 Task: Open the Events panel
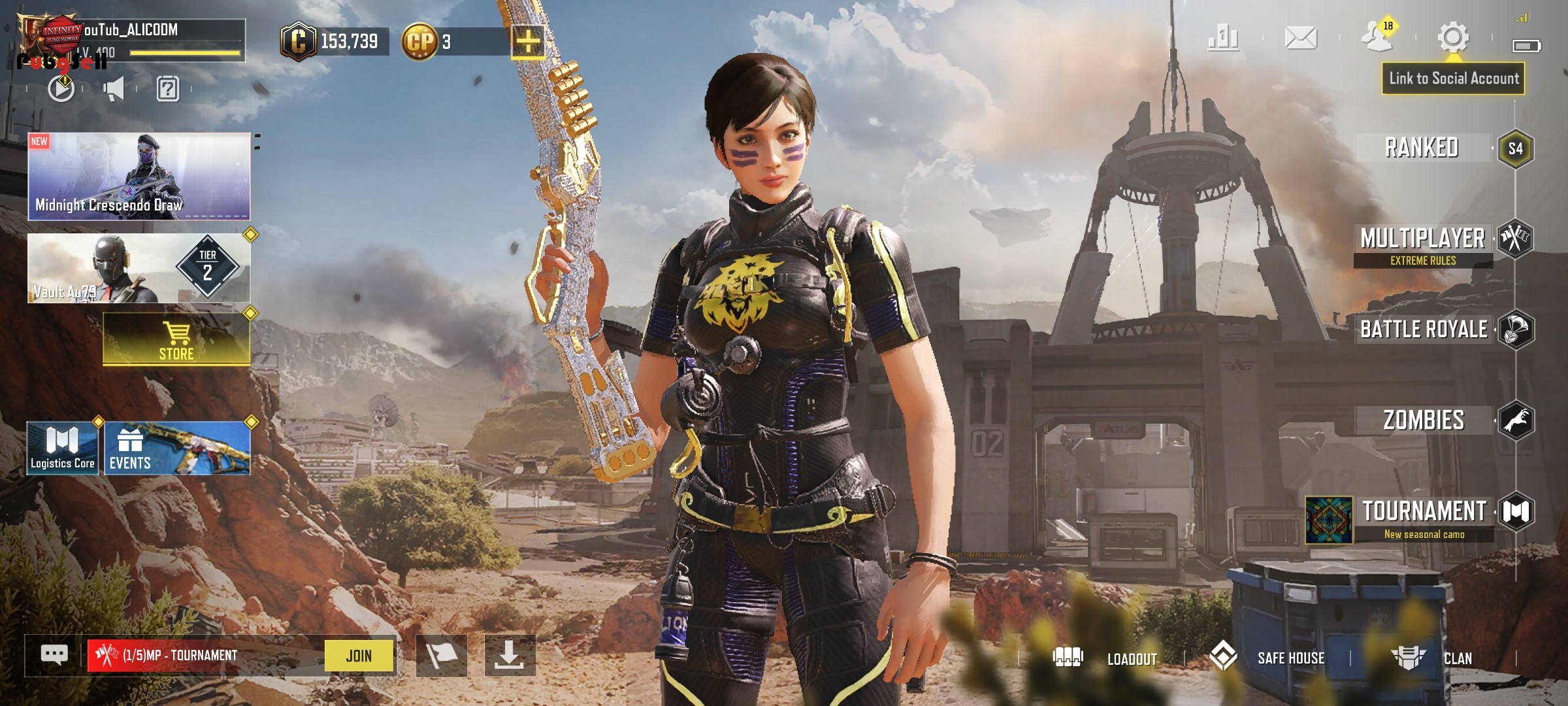[177, 448]
